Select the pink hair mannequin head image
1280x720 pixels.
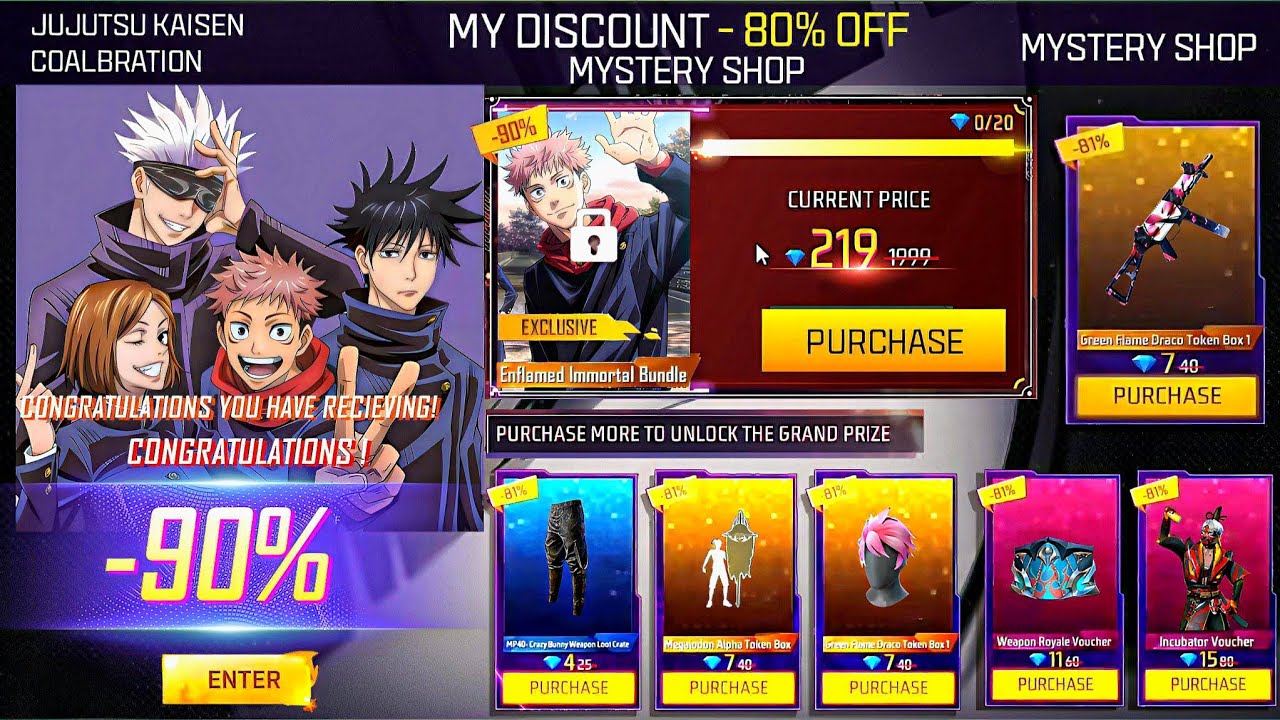(888, 558)
